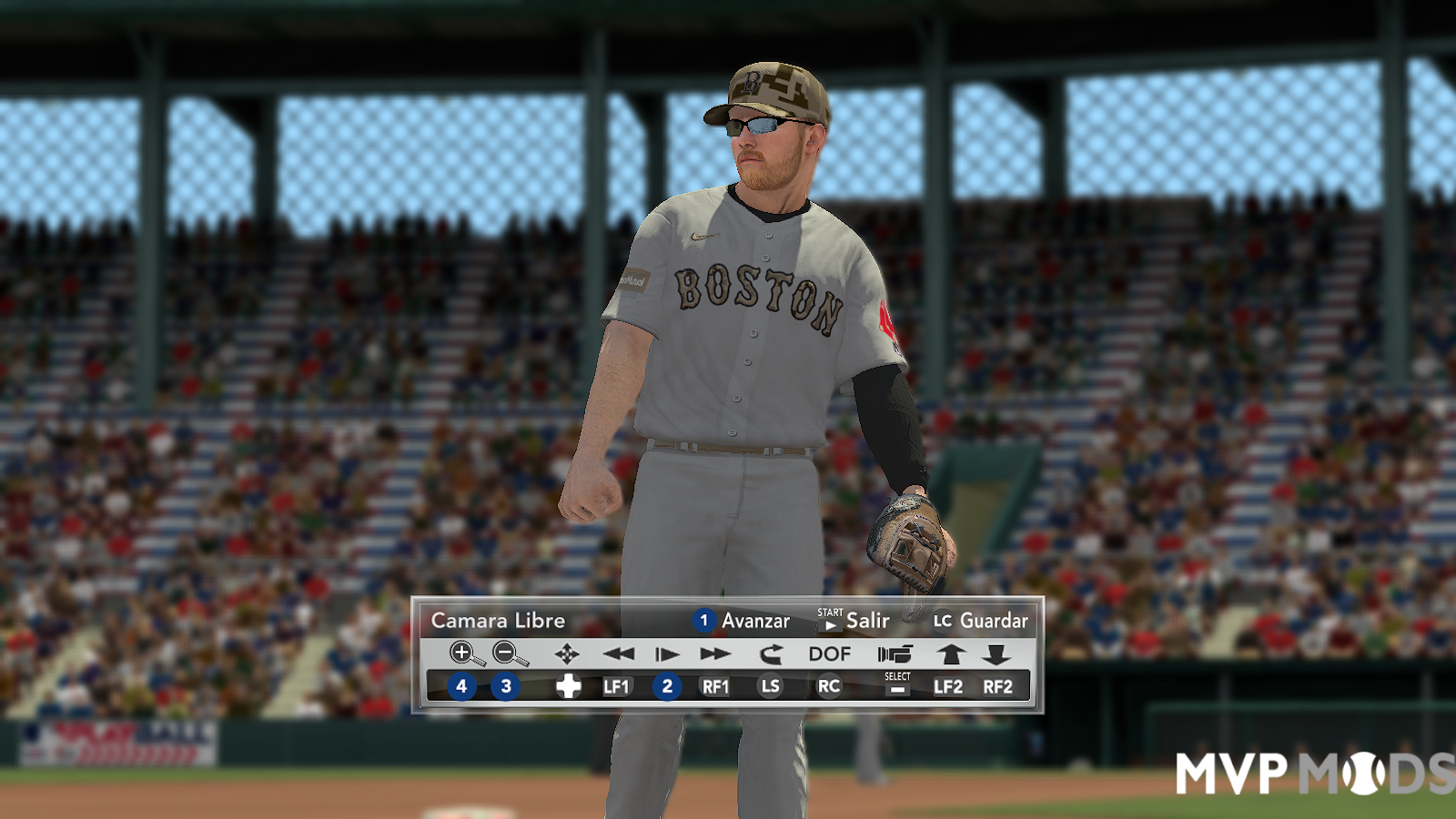Toggle the DOF depth of field option

coord(828,653)
